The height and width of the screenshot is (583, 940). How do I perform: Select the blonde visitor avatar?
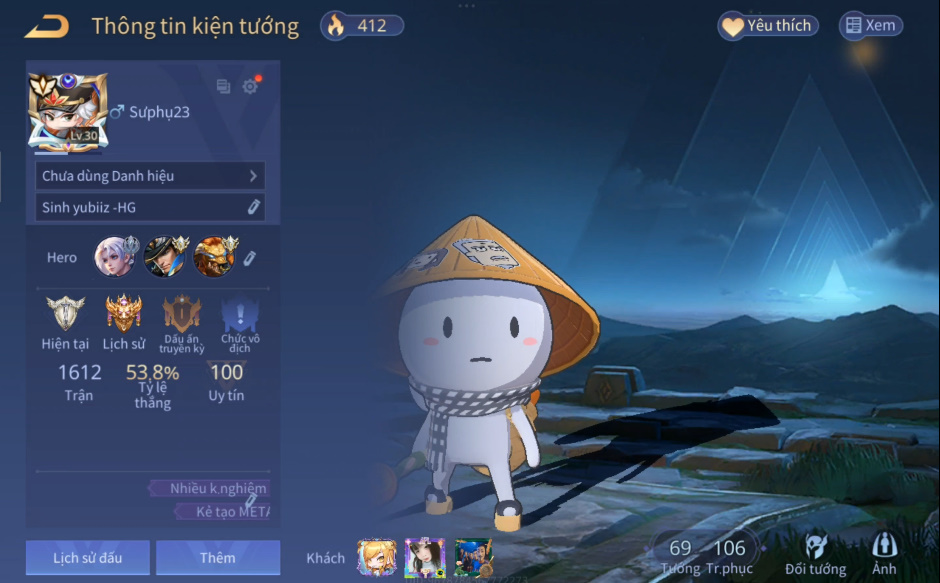pos(376,557)
